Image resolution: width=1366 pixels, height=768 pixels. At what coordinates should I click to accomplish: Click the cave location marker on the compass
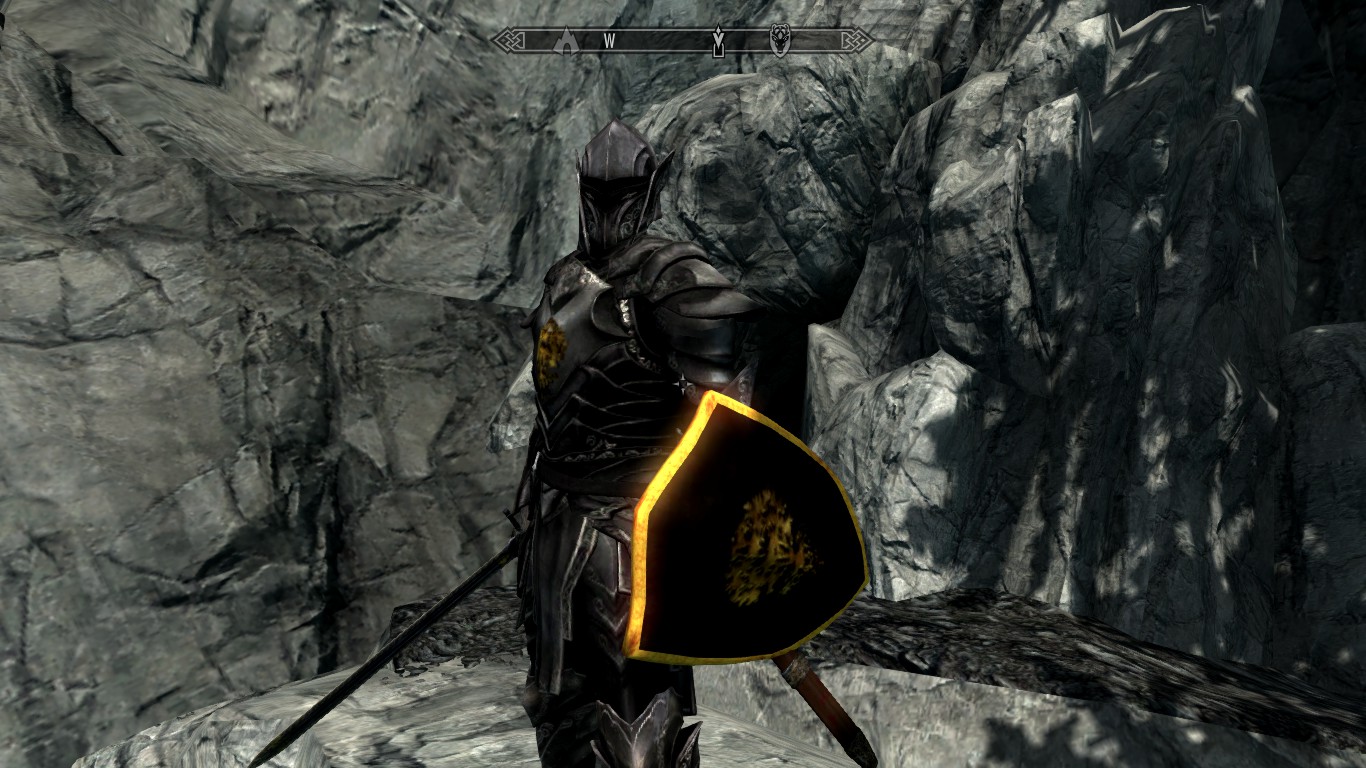[567, 40]
